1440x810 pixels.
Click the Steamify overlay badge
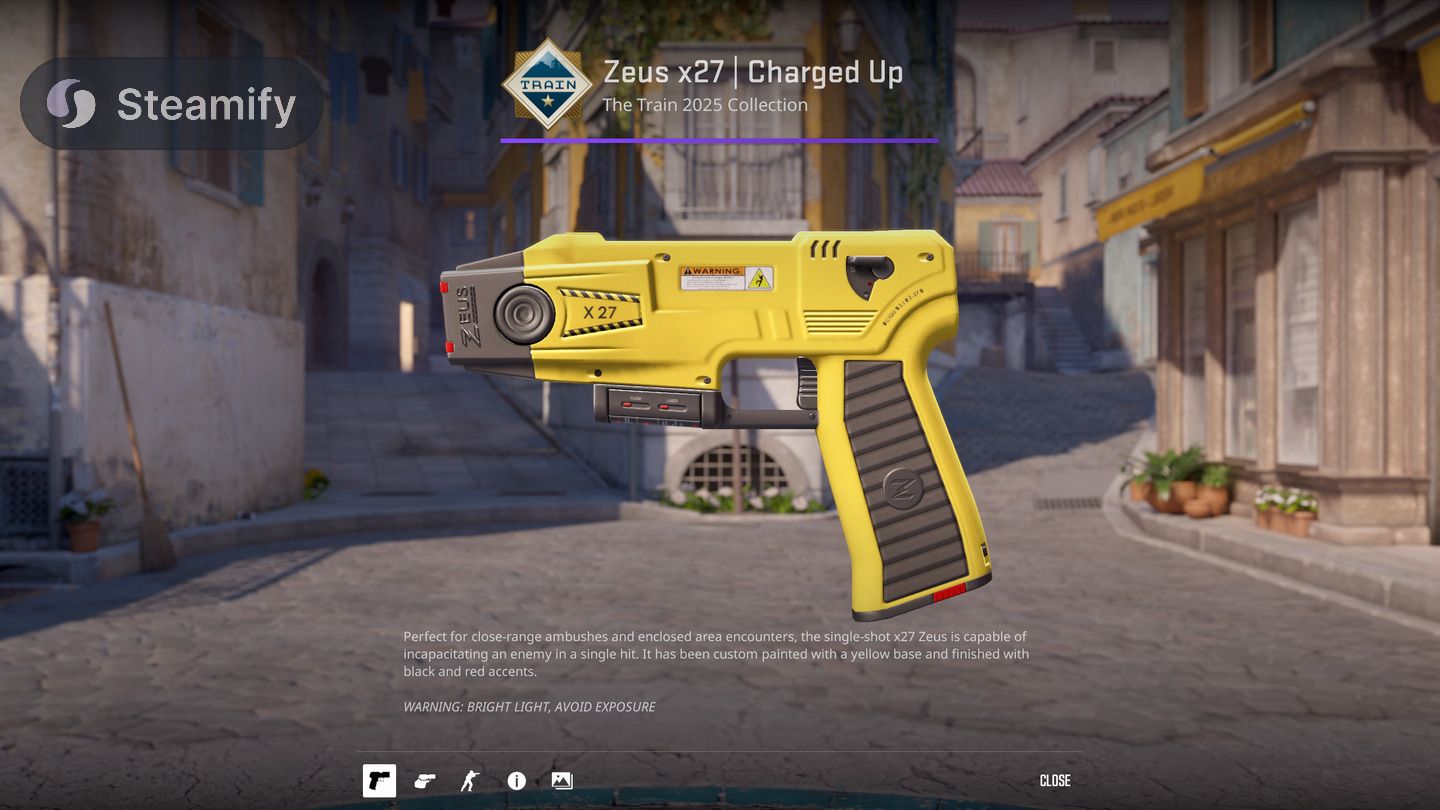coord(172,104)
